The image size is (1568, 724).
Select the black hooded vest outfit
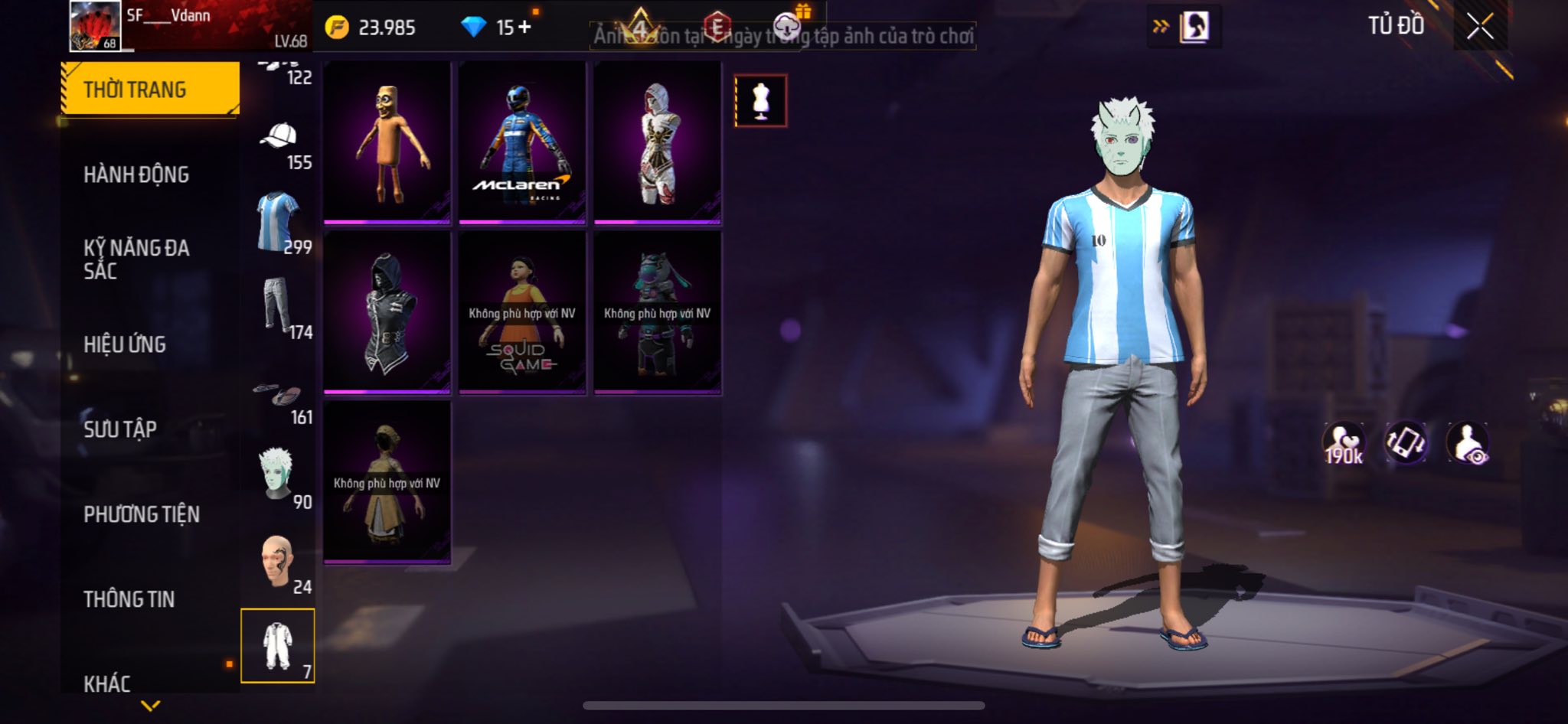(387, 312)
